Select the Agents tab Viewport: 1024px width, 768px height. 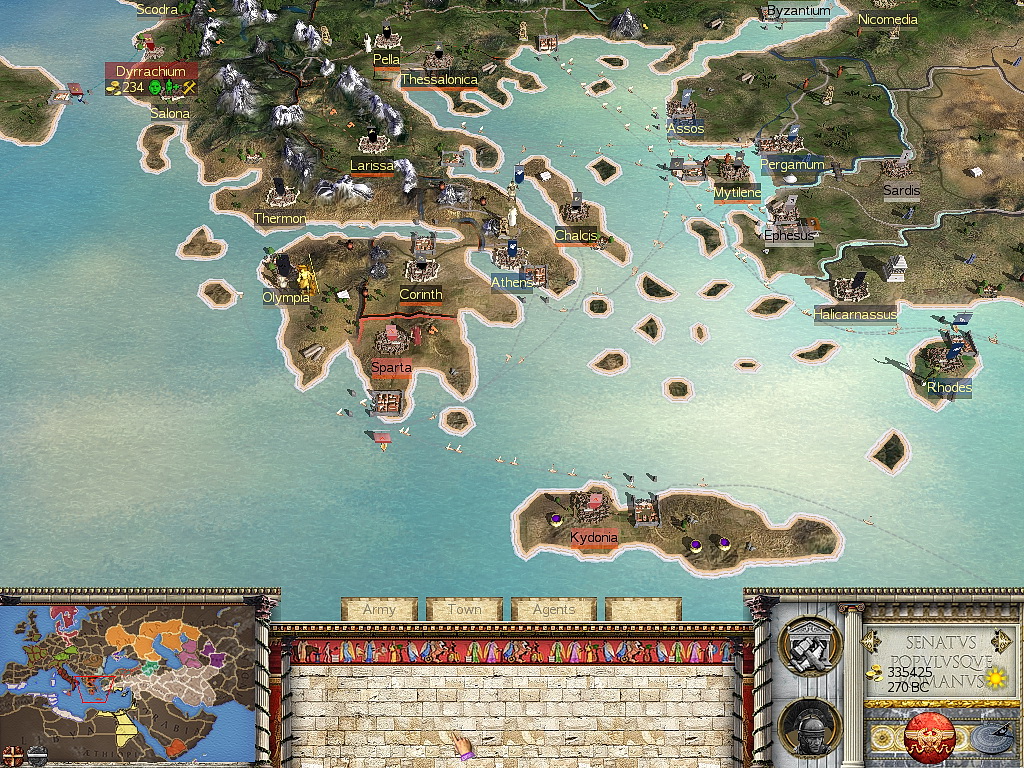pos(554,609)
